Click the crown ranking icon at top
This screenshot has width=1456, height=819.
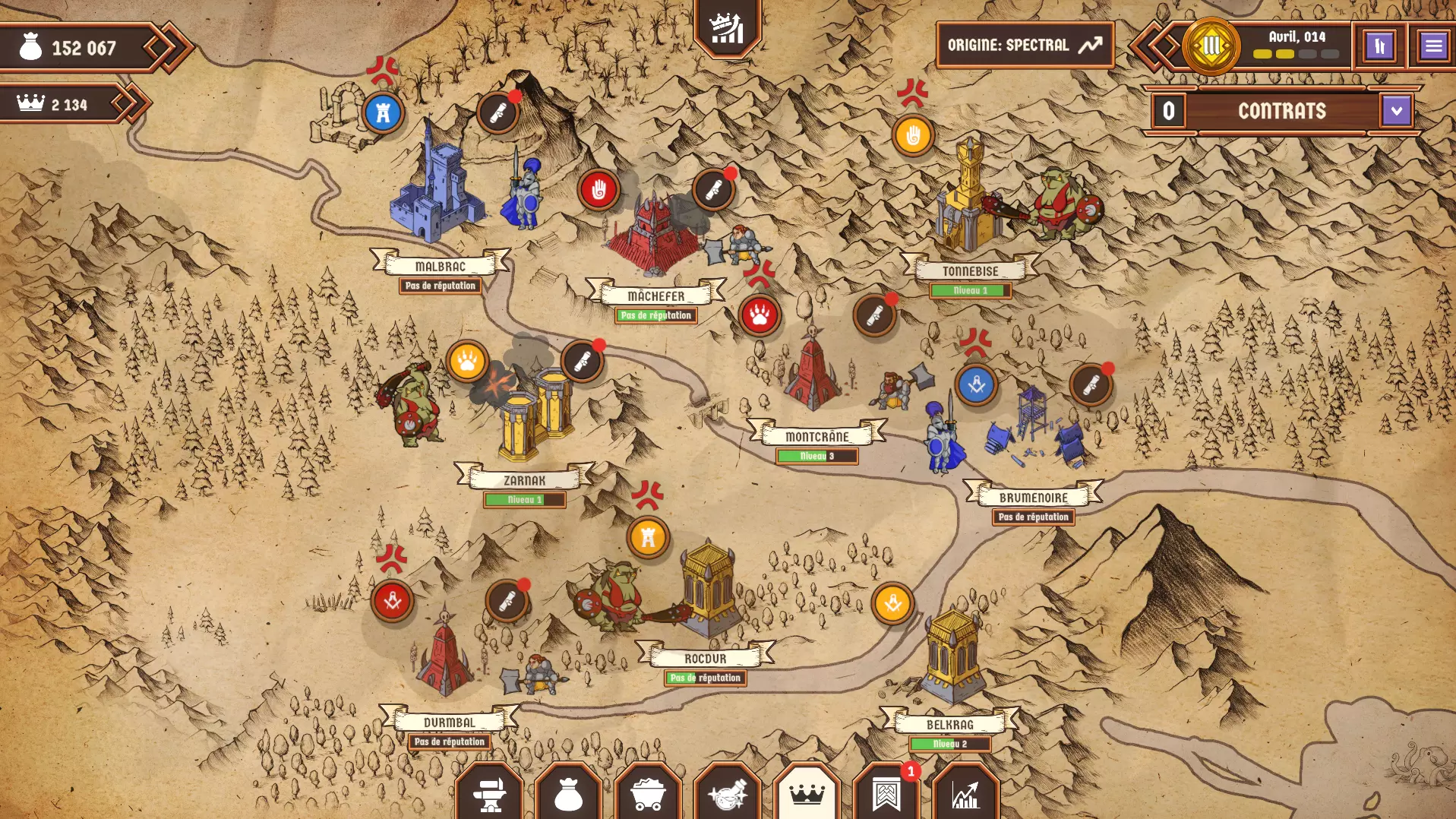pyautogui.click(x=727, y=29)
